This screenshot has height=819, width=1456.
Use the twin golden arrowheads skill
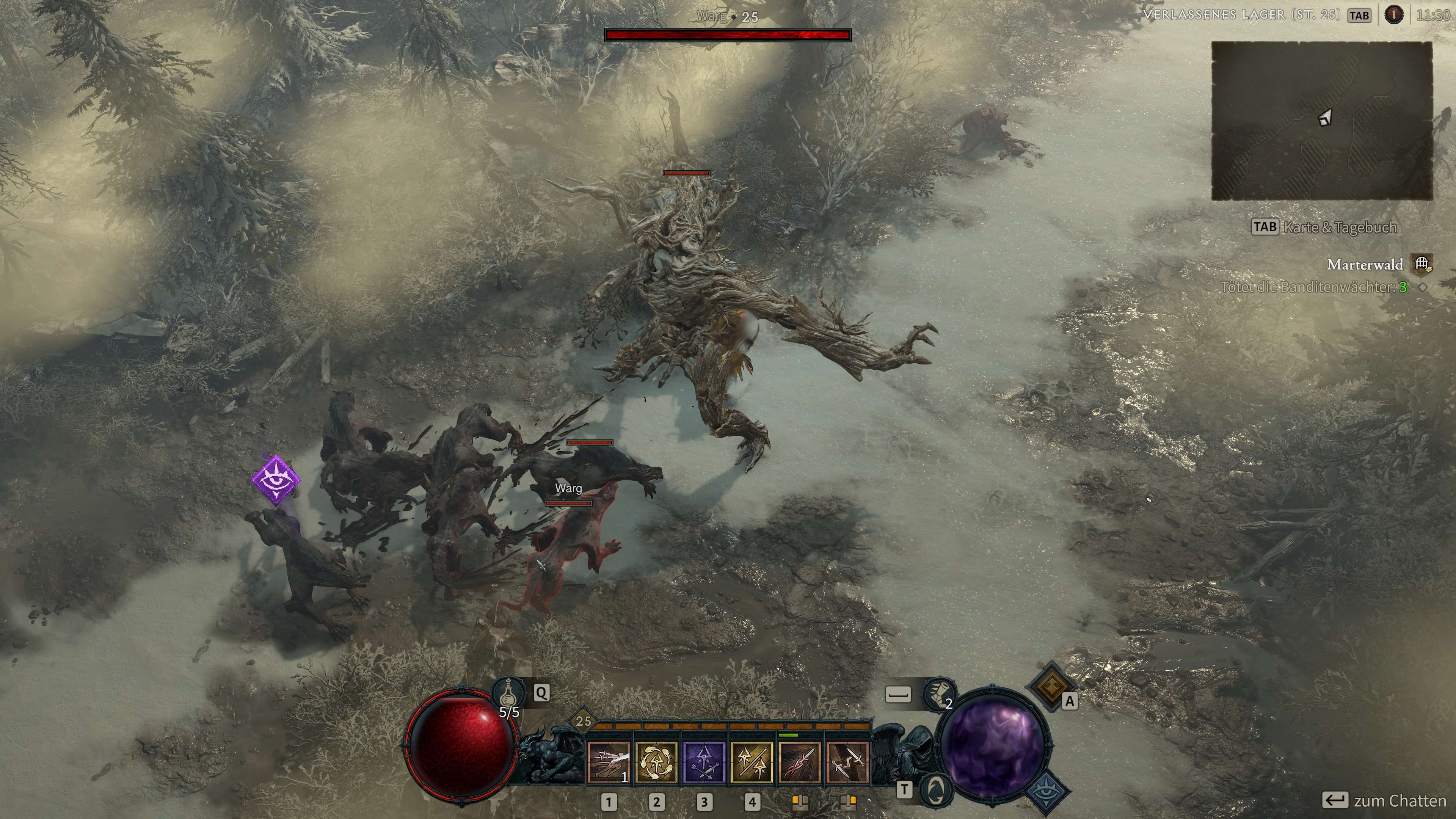(752, 763)
